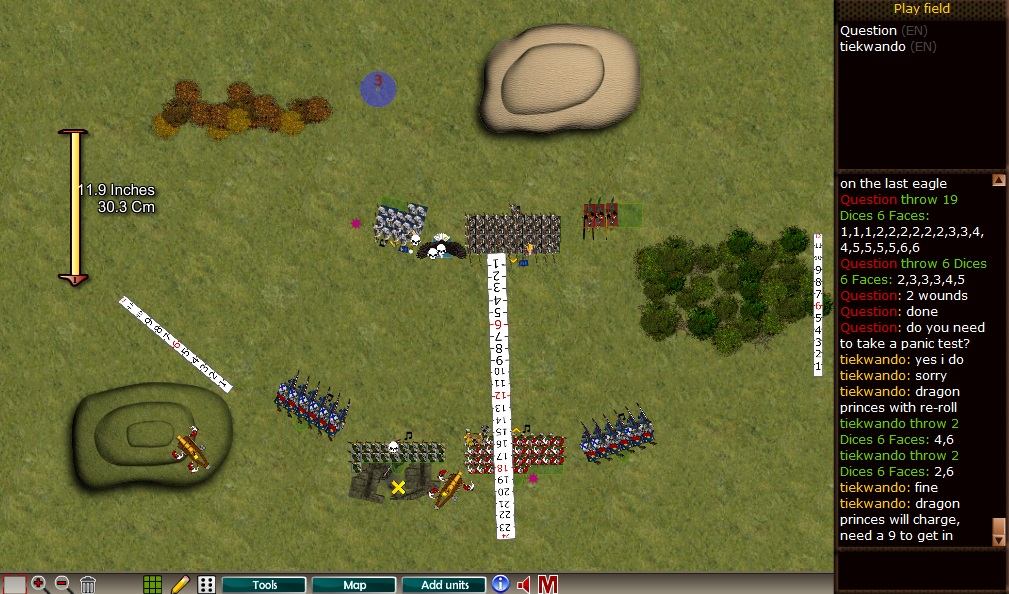Open the Map menu
Viewport: 1009px width, 594px height.
pyautogui.click(x=354, y=585)
